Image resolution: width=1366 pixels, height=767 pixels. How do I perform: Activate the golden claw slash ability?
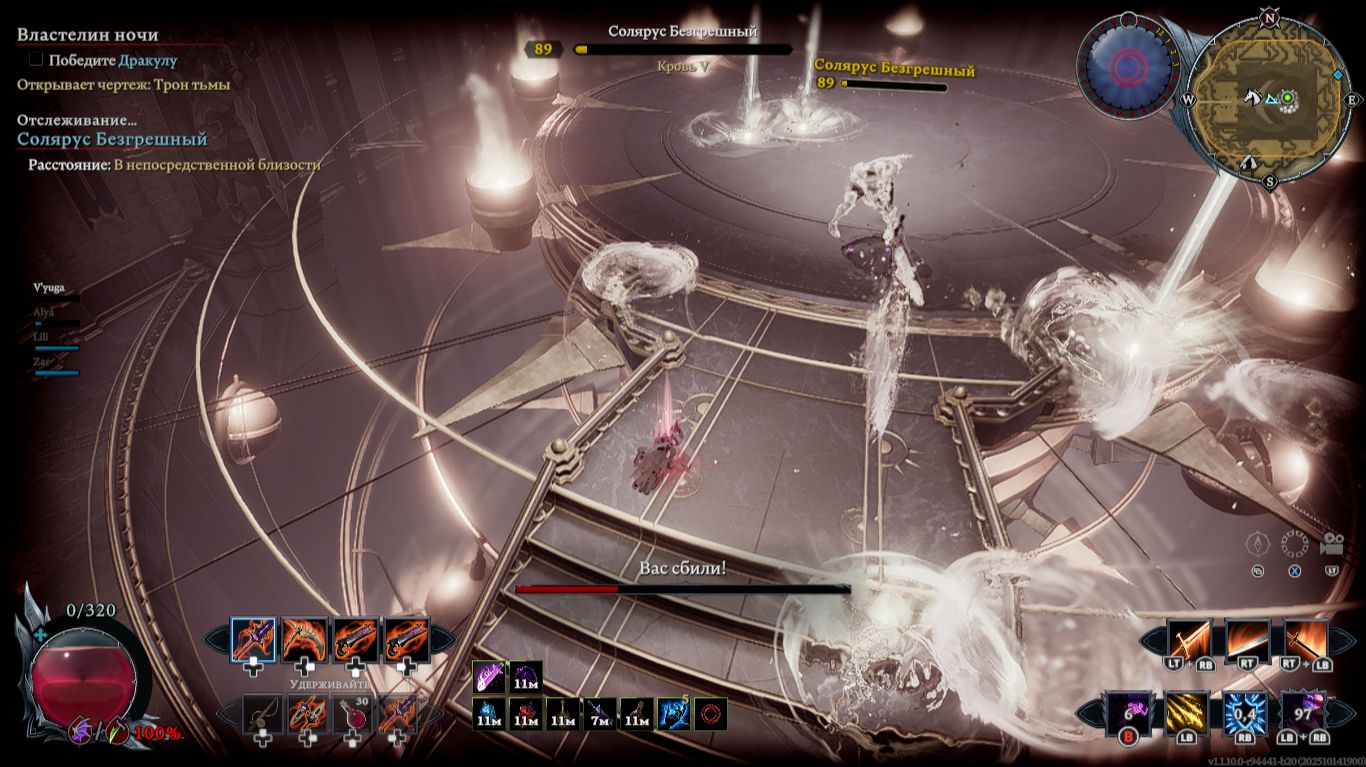click(x=1186, y=713)
